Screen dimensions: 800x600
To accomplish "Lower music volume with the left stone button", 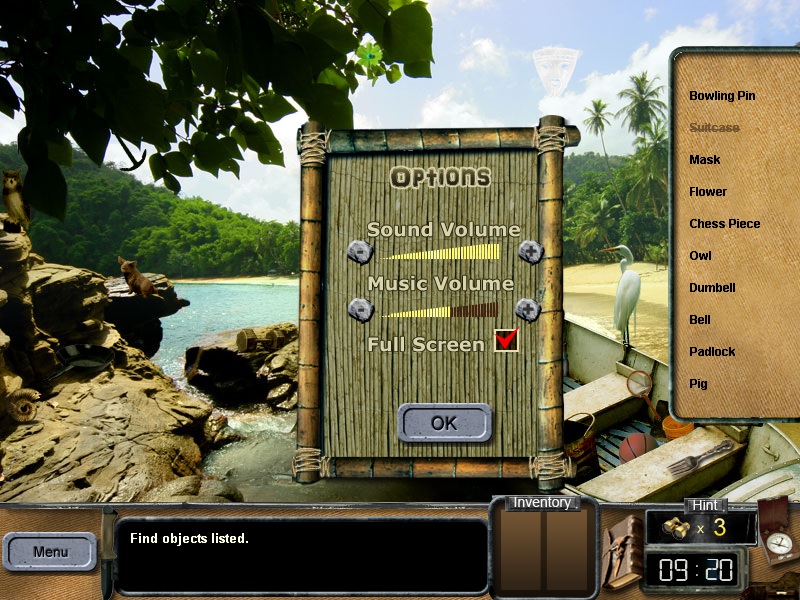I will pos(360,310).
